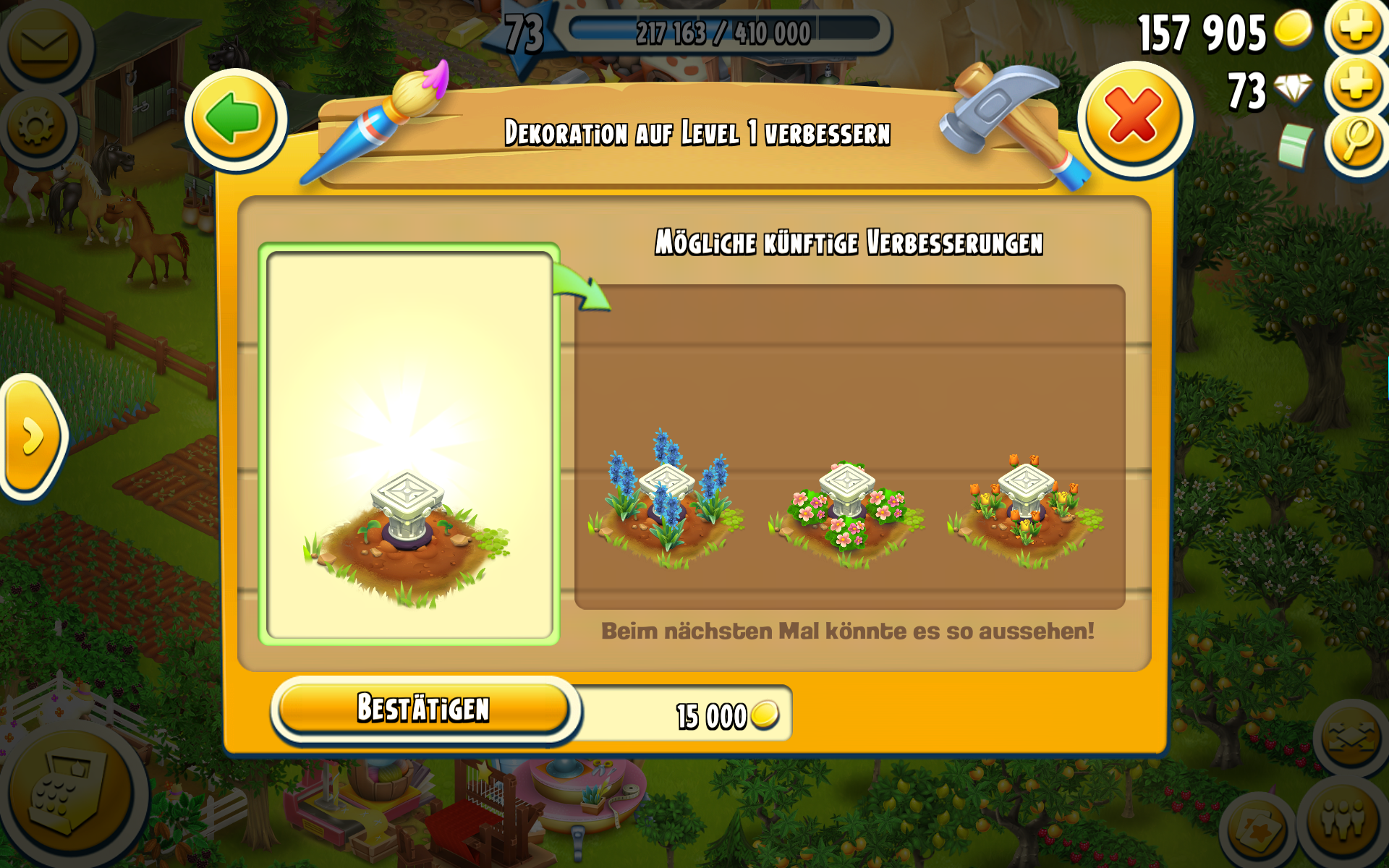Select the orange tulip upgrade preview
Viewport: 1389px width, 868px height.
(1026, 506)
